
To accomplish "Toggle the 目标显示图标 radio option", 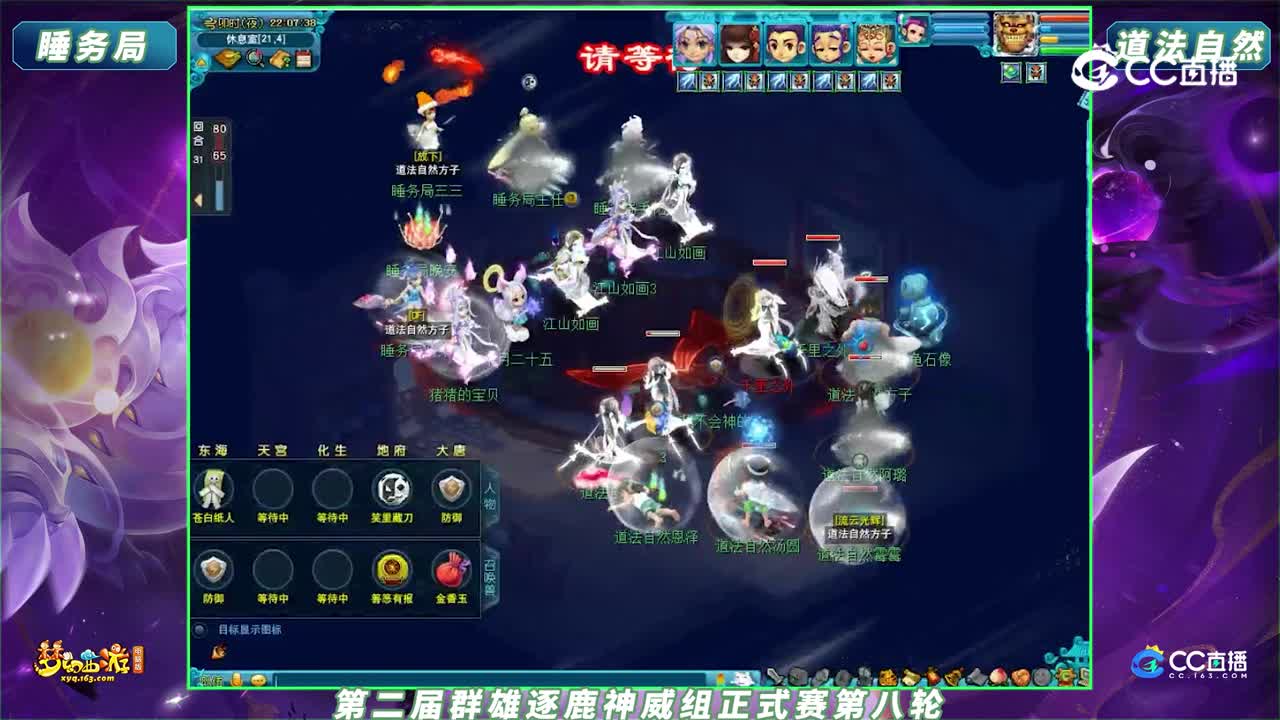I will click(x=200, y=630).
